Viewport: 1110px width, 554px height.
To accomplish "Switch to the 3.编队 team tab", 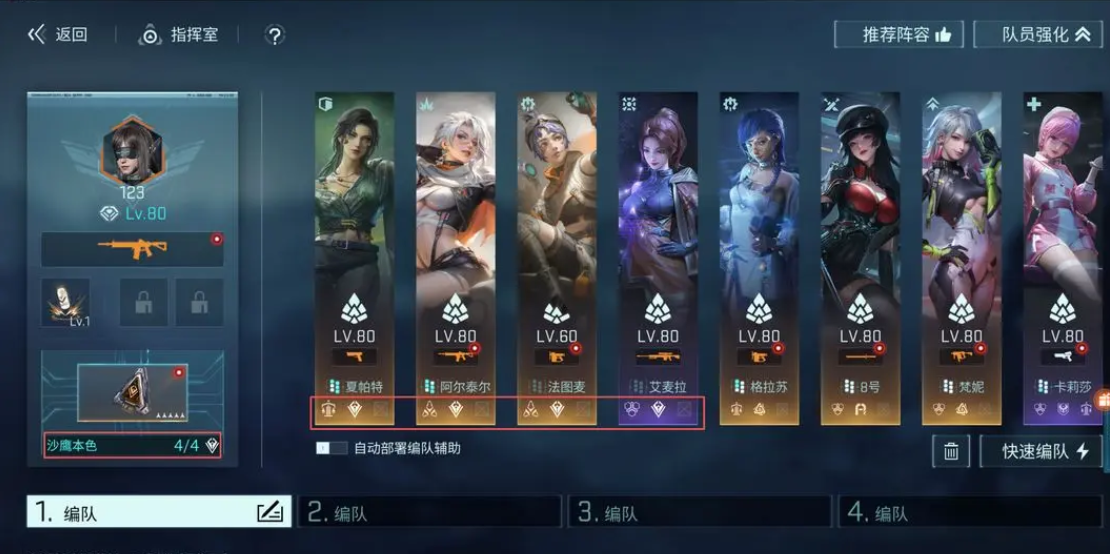I will click(x=700, y=513).
